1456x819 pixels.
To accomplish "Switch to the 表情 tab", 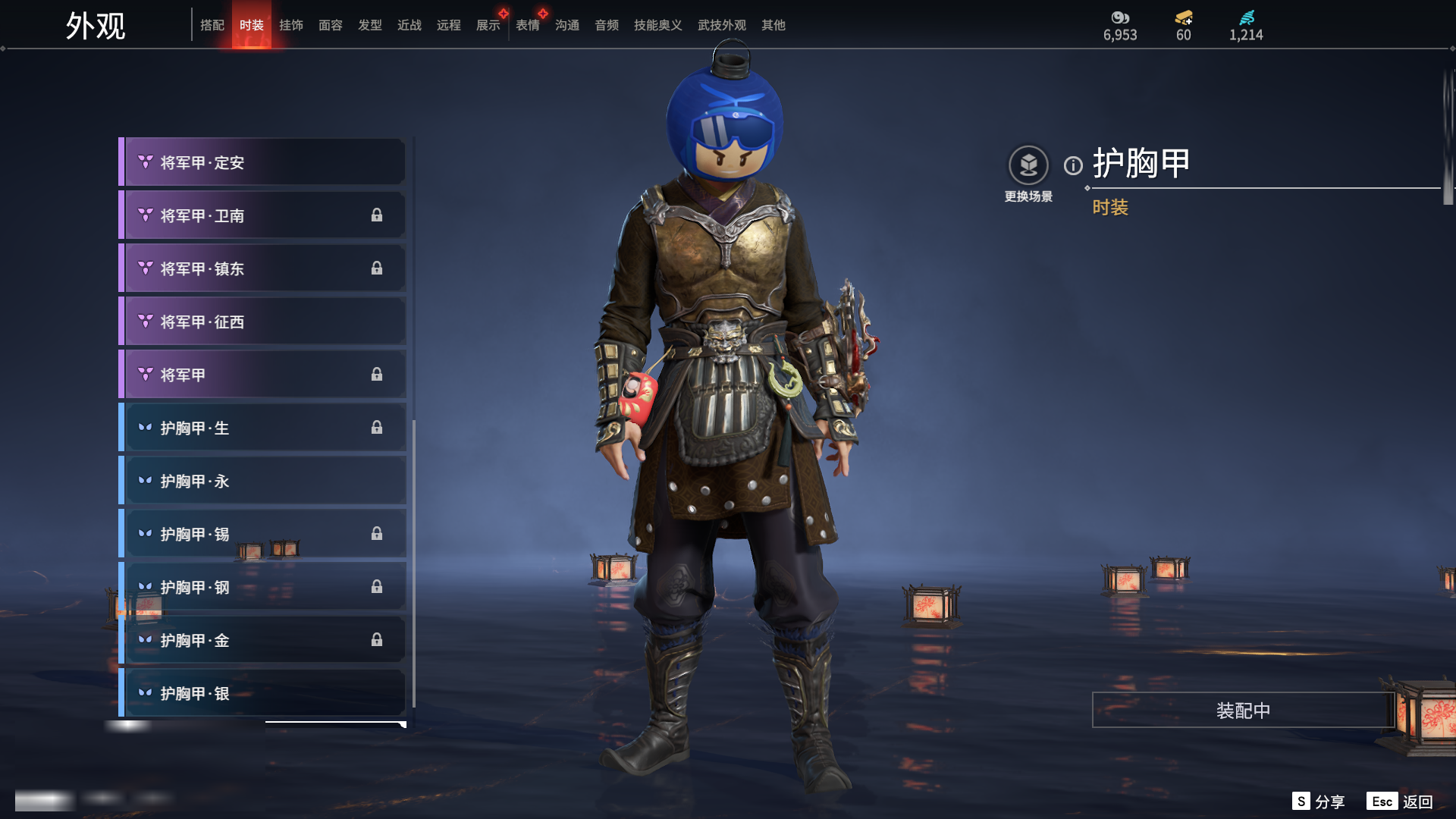I will [x=528, y=25].
